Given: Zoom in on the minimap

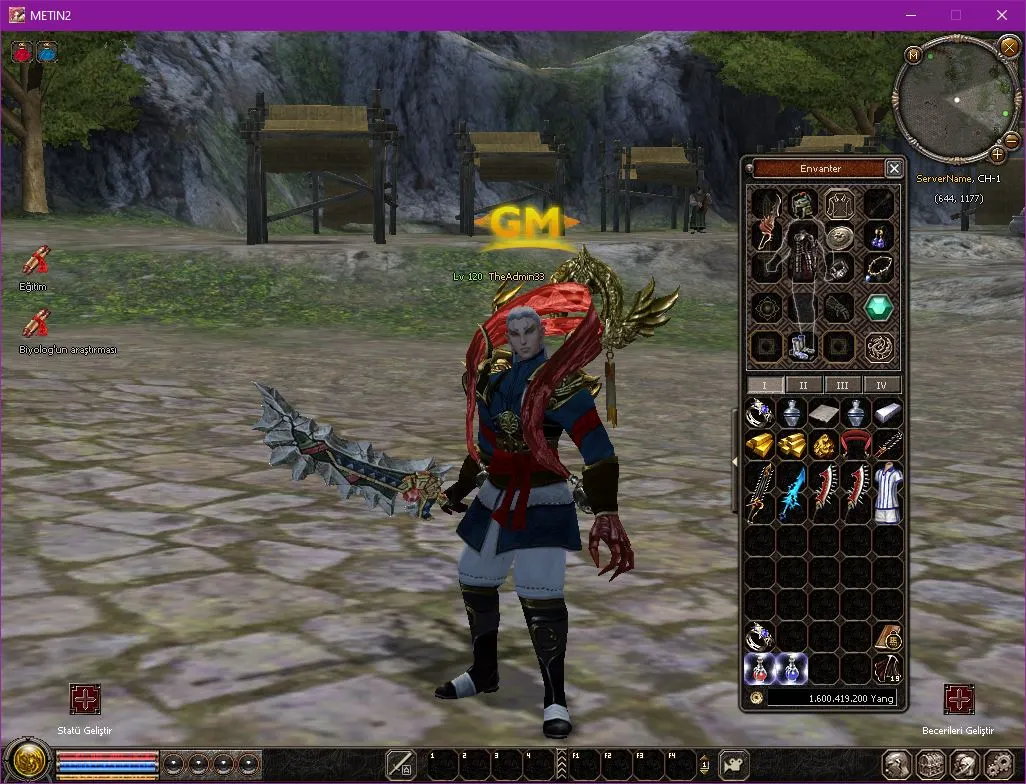Looking at the screenshot, I should coord(997,154).
